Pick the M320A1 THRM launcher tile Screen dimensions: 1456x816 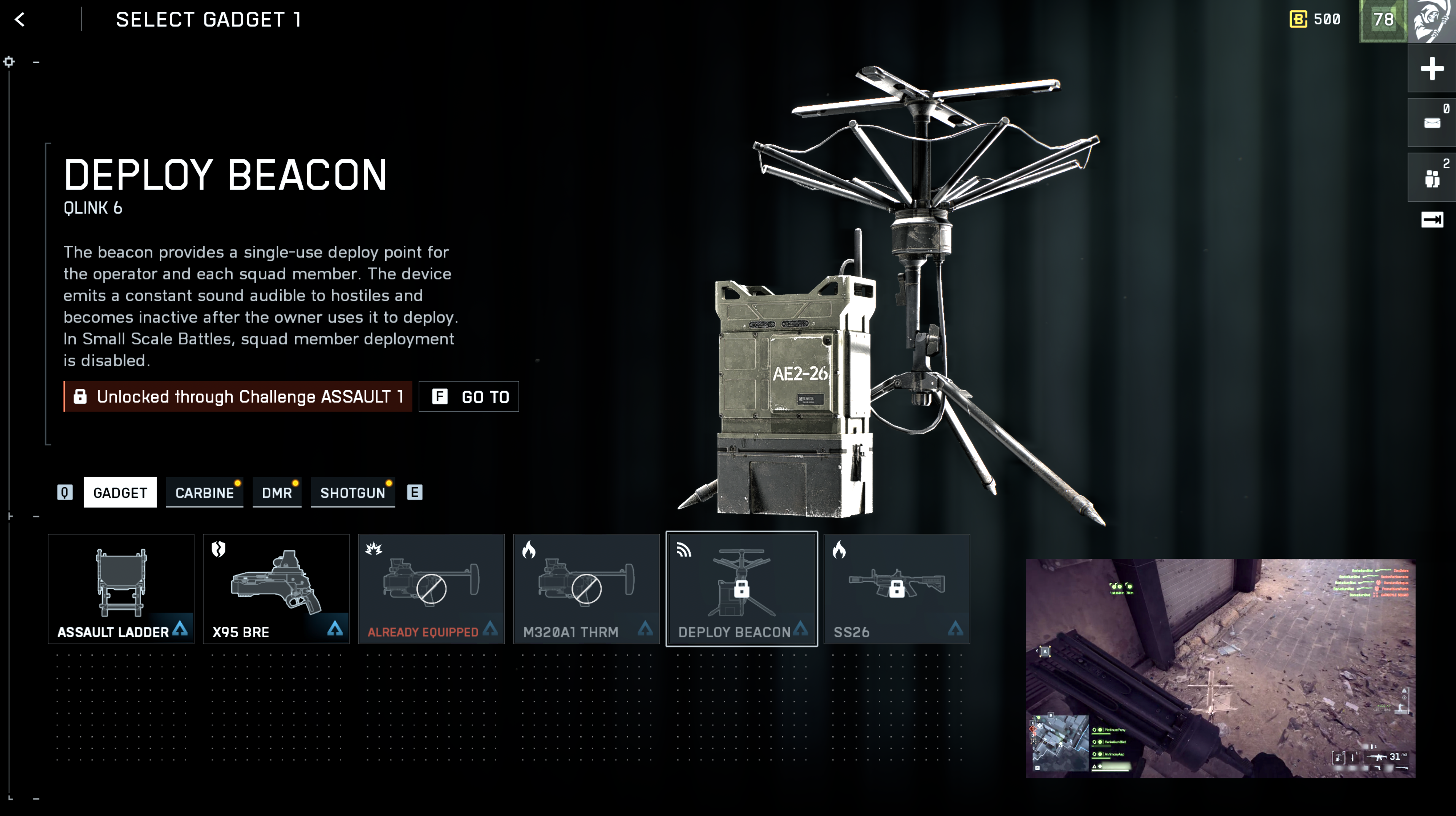[x=586, y=589]
